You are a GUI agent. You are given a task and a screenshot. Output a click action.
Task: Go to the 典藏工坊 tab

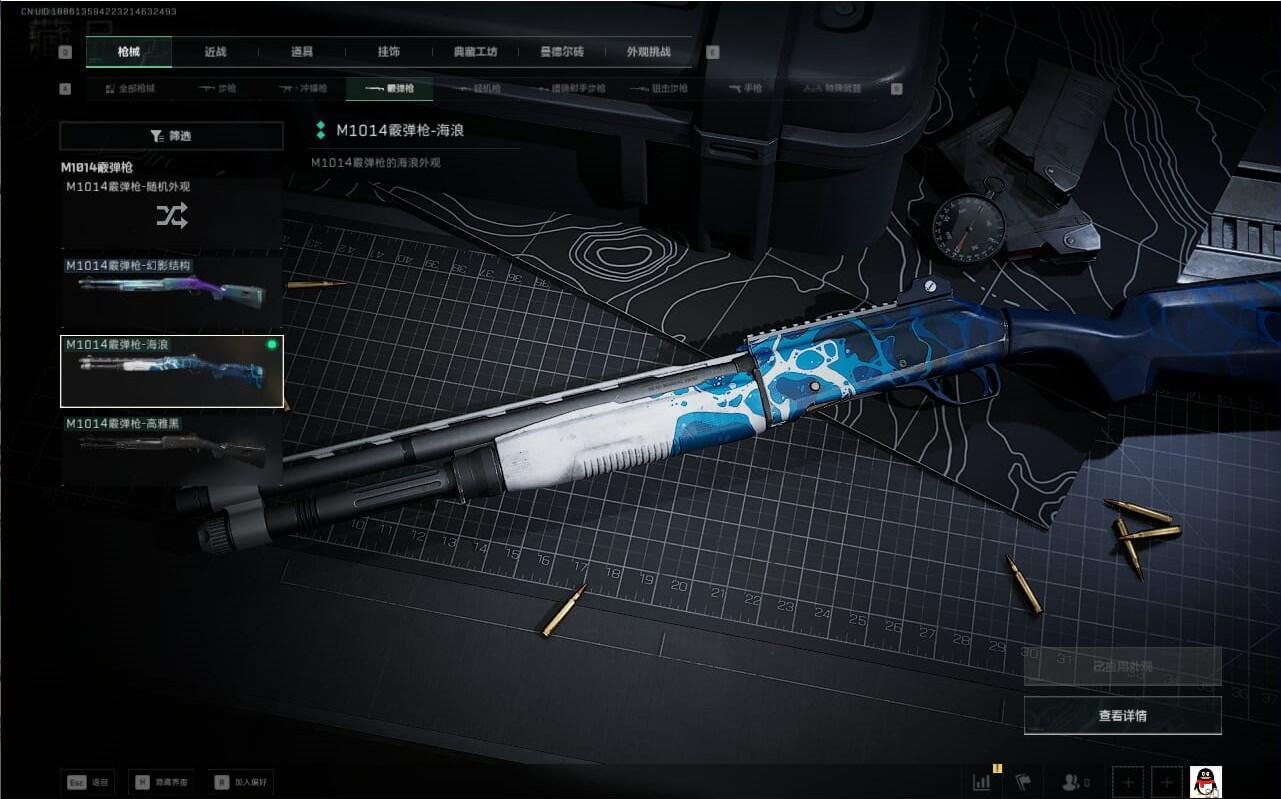tap(475, 52)
